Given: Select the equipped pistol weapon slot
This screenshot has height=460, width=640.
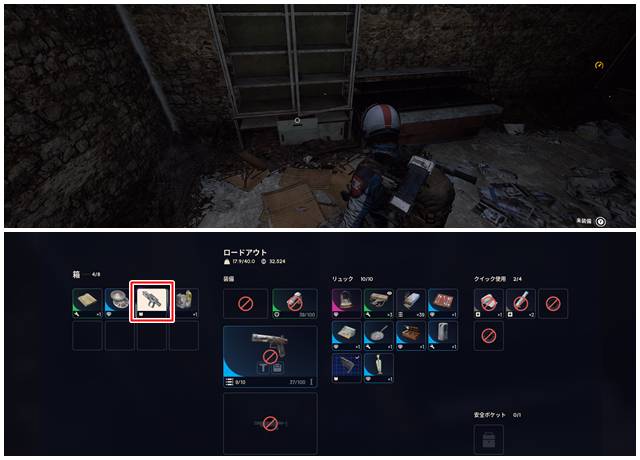Looking at the screenshot, I should click(x=270, y=351).
